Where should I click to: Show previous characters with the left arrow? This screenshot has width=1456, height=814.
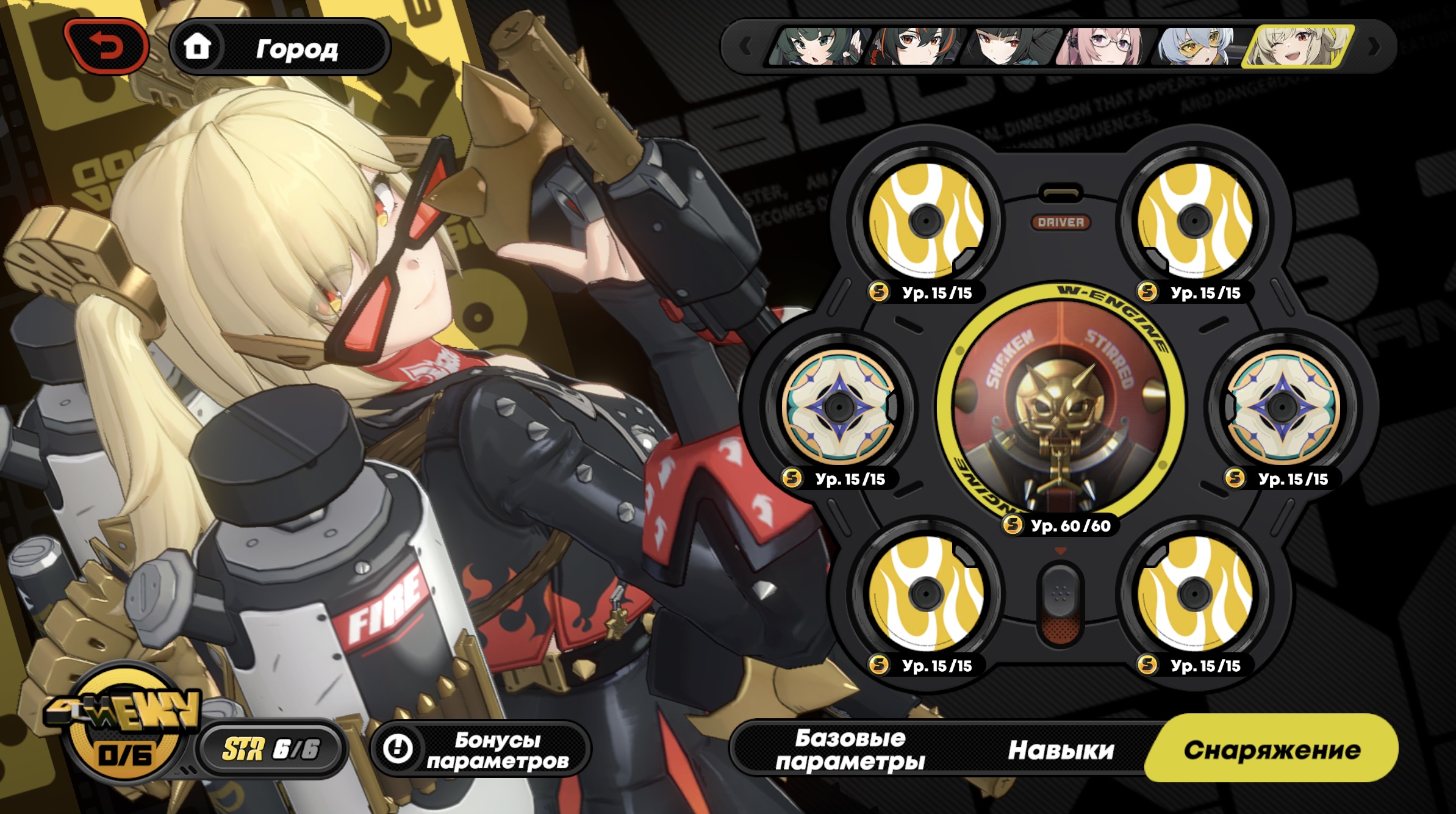[x=745, y=46]
